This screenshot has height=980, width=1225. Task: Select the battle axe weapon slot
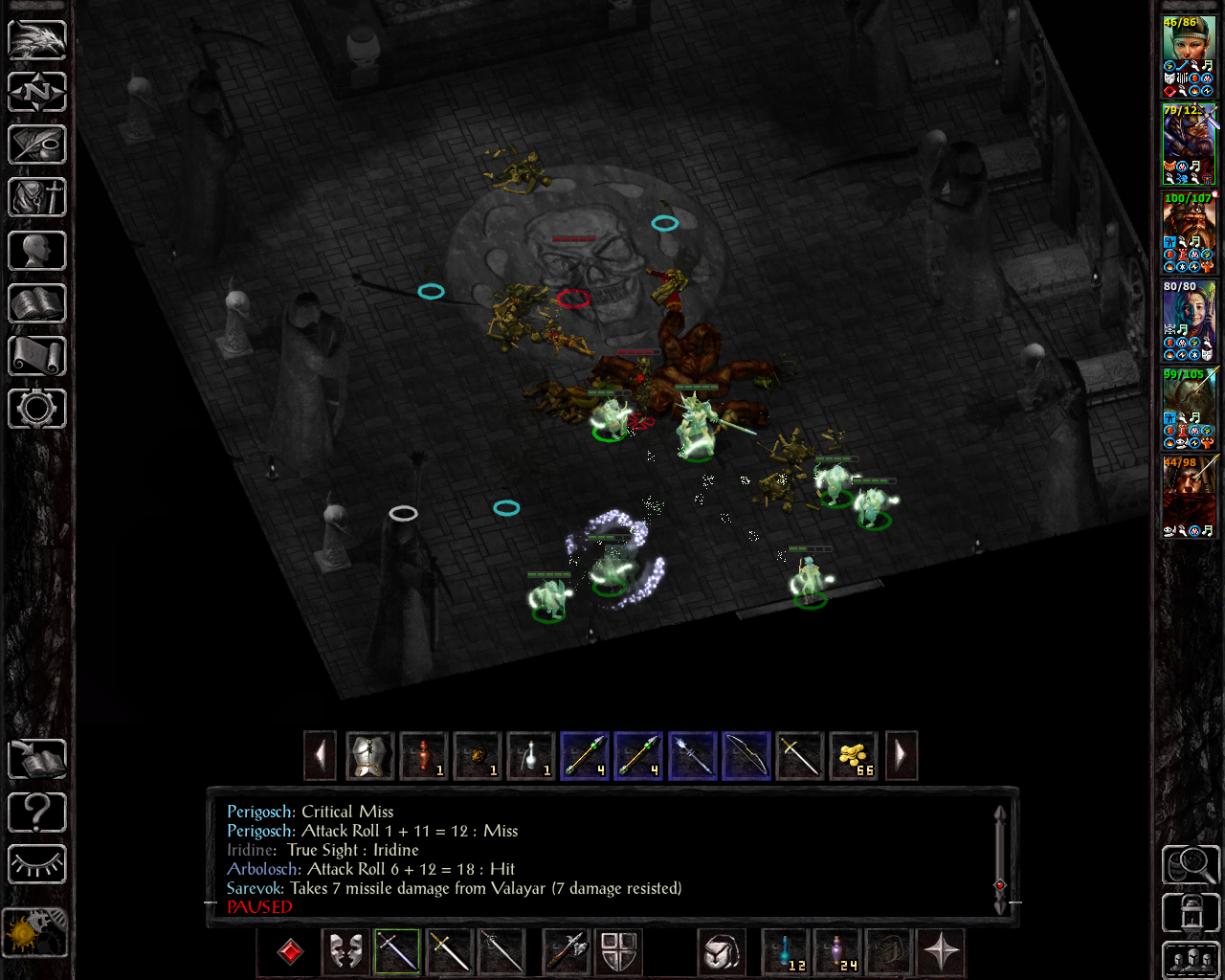[566, 951]
